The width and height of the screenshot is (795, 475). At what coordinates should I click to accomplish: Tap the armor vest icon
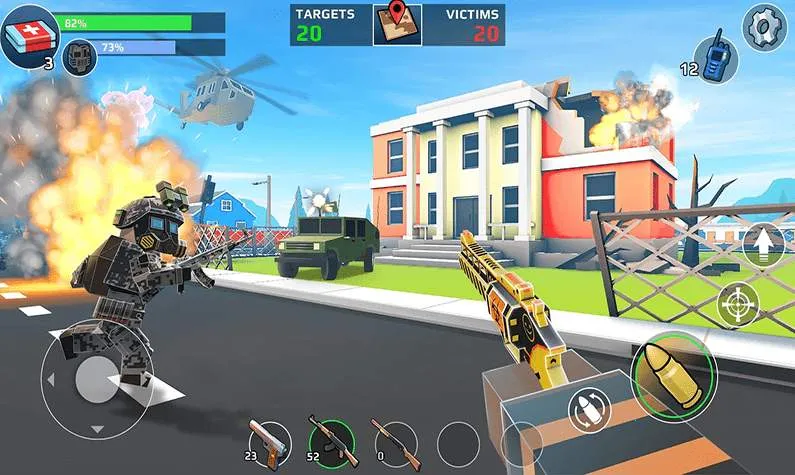(80, 56)
